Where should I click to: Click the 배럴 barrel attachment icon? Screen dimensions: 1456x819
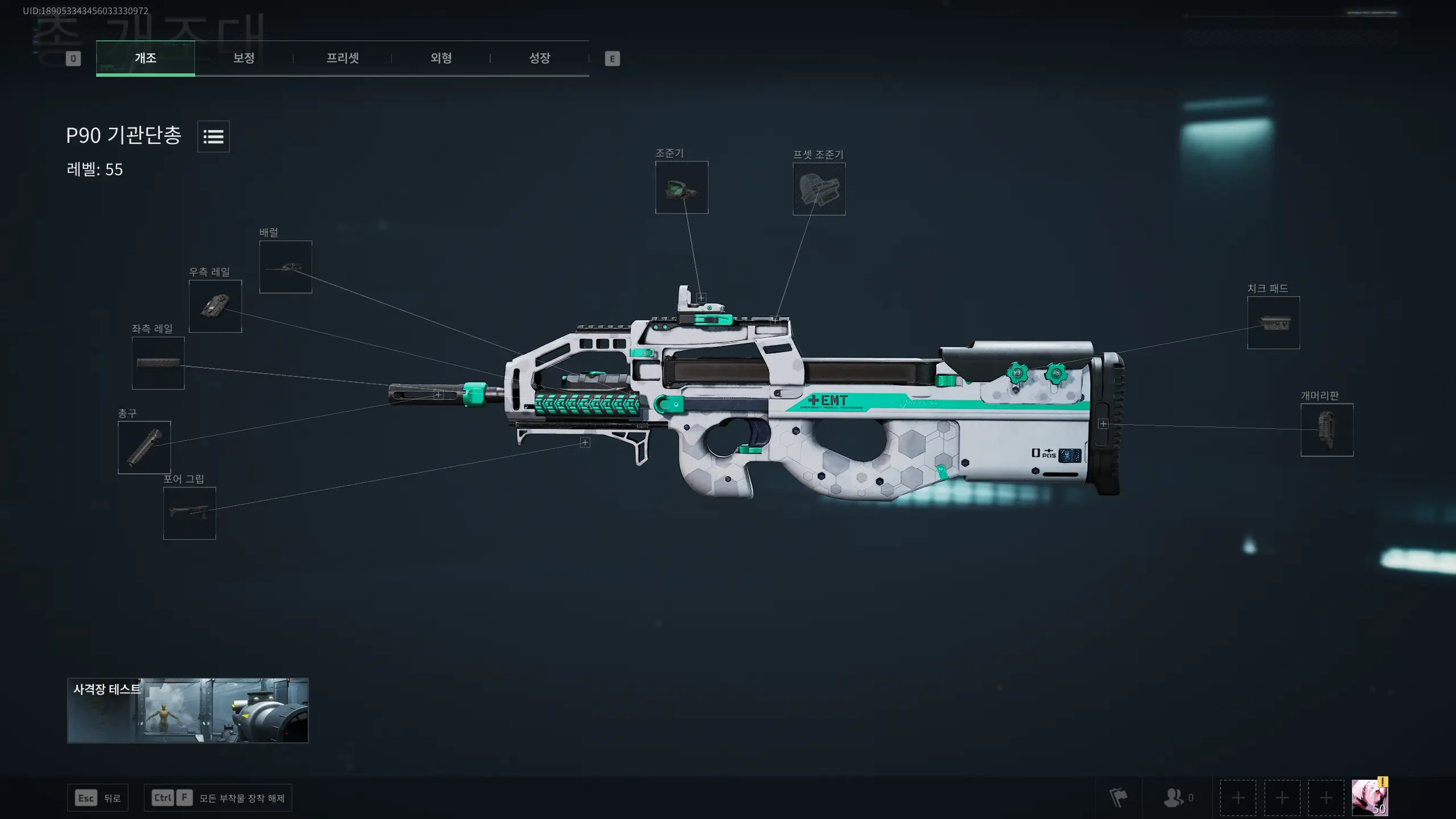(x=285, y=266)
